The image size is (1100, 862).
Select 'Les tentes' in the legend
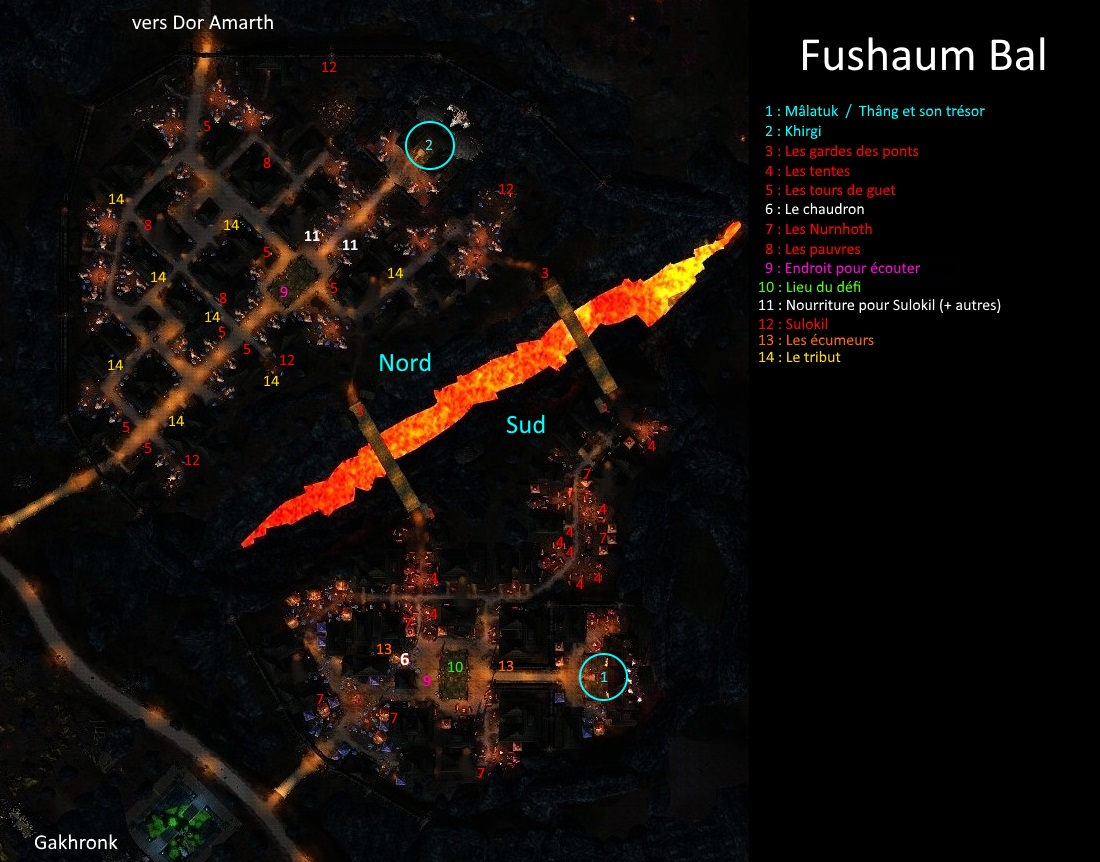pos(807,171)
